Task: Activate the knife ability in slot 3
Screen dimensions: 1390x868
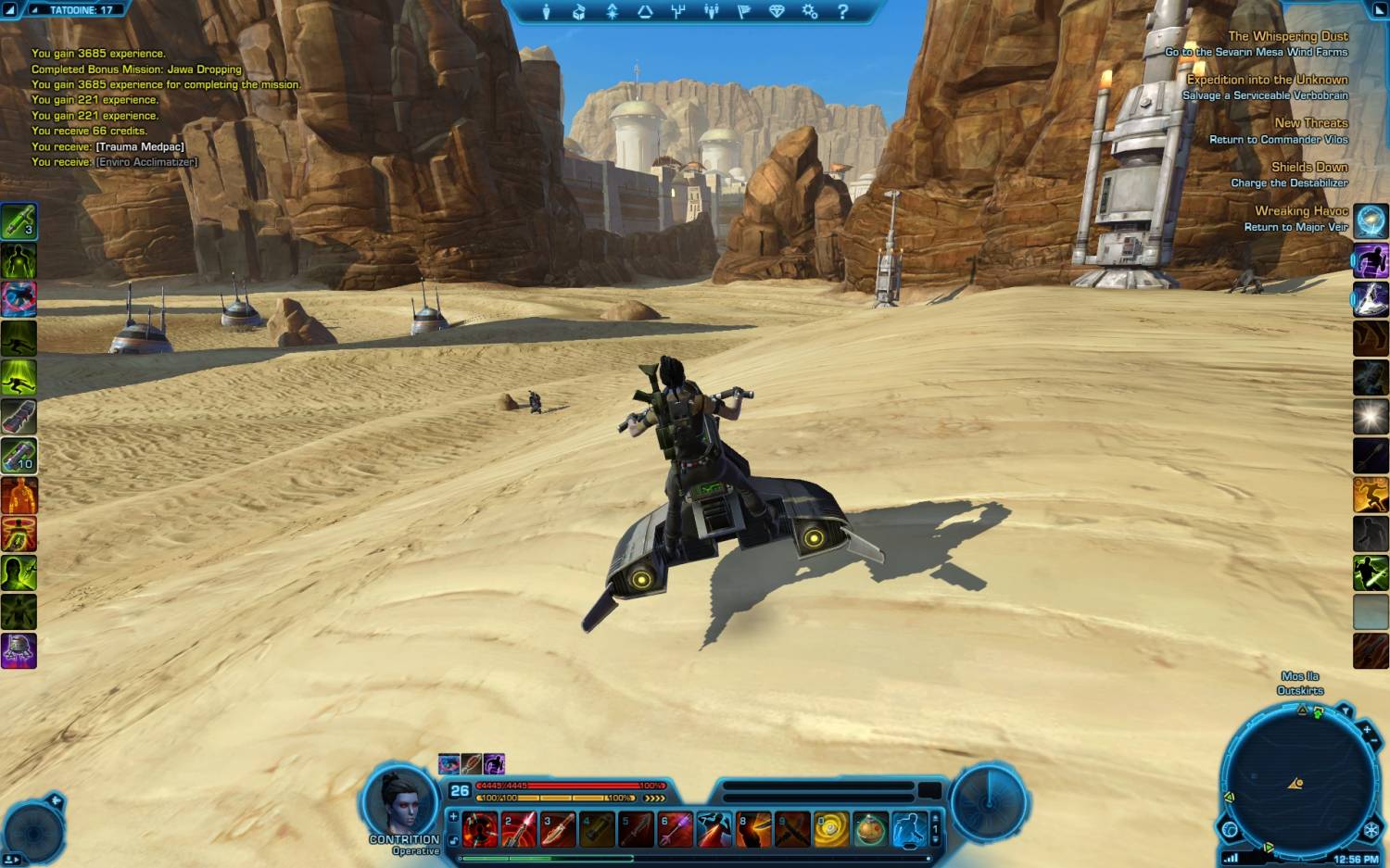Action: (x=558, y=830)
